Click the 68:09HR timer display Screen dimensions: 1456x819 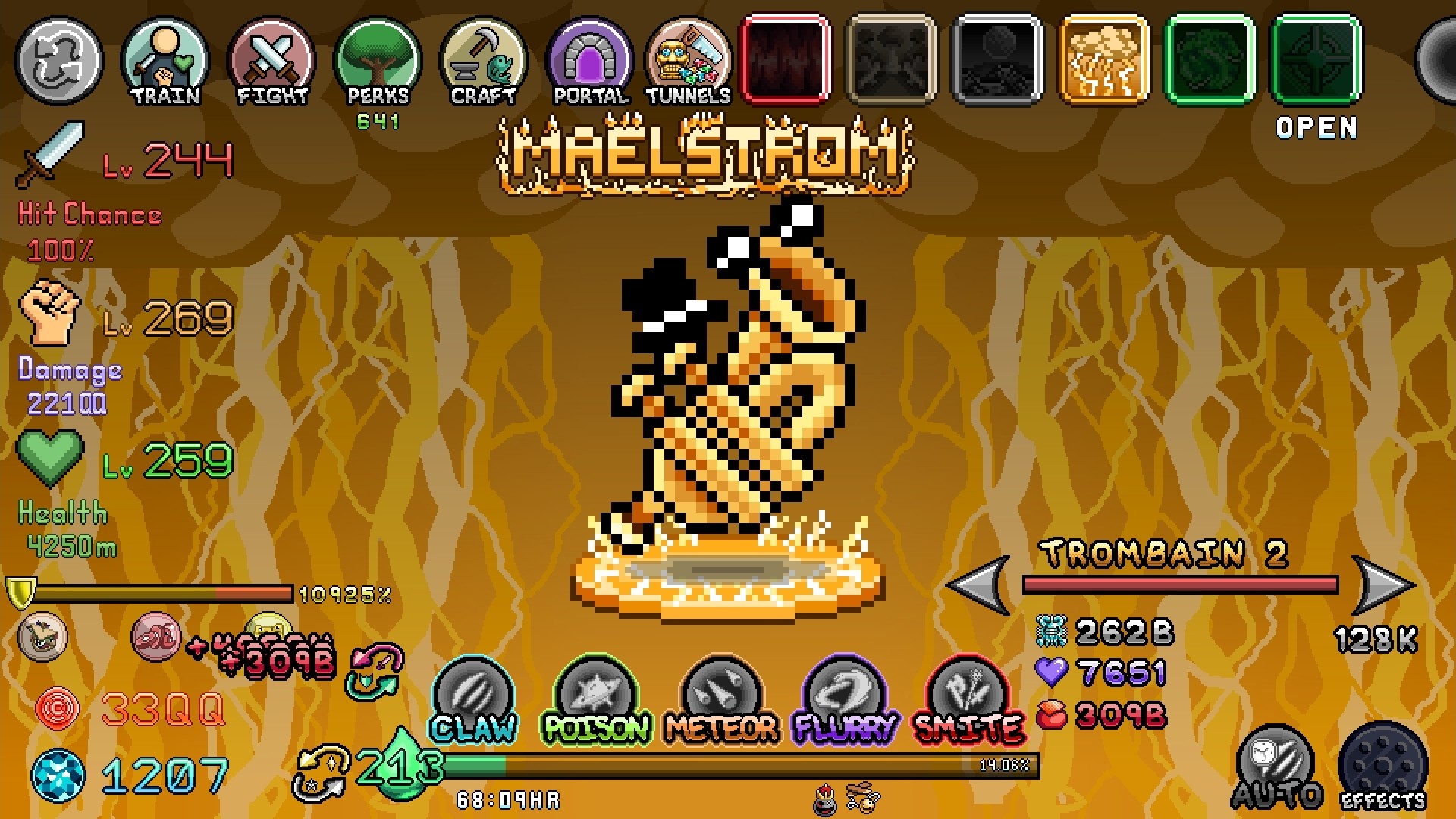510,798
